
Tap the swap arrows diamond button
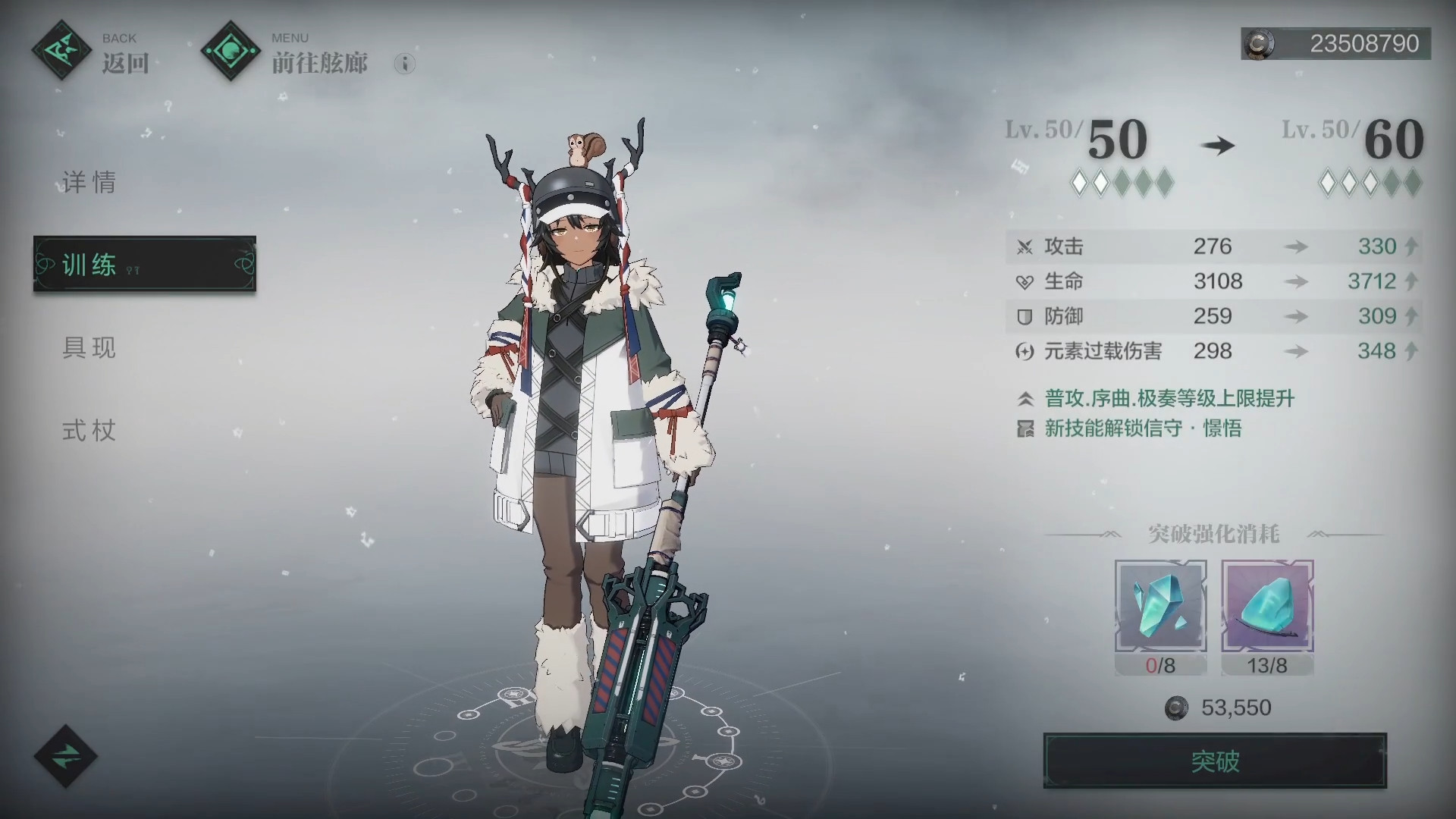[x=65, y=756]
